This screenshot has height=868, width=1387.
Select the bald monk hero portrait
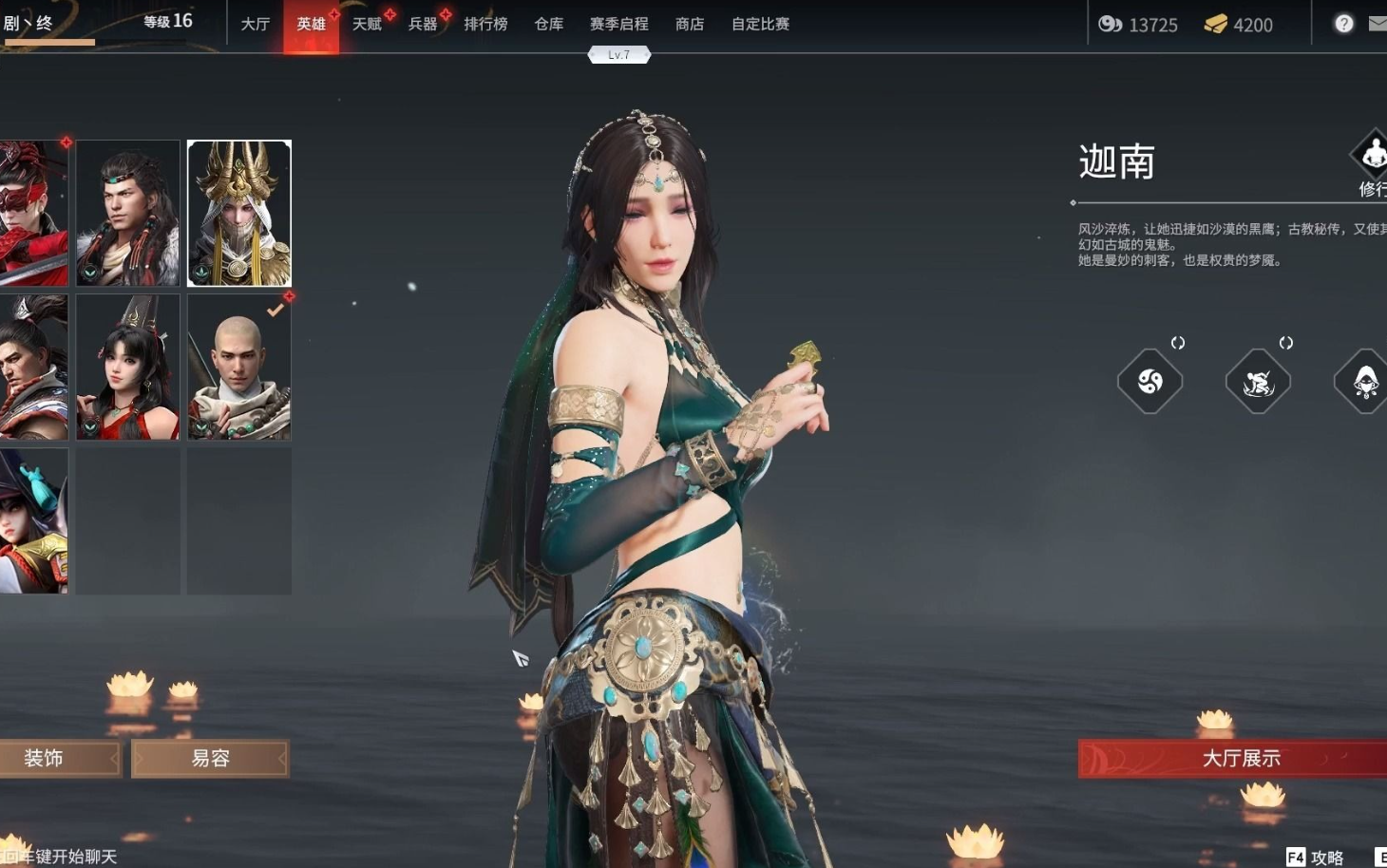click(x=239, y=367)
